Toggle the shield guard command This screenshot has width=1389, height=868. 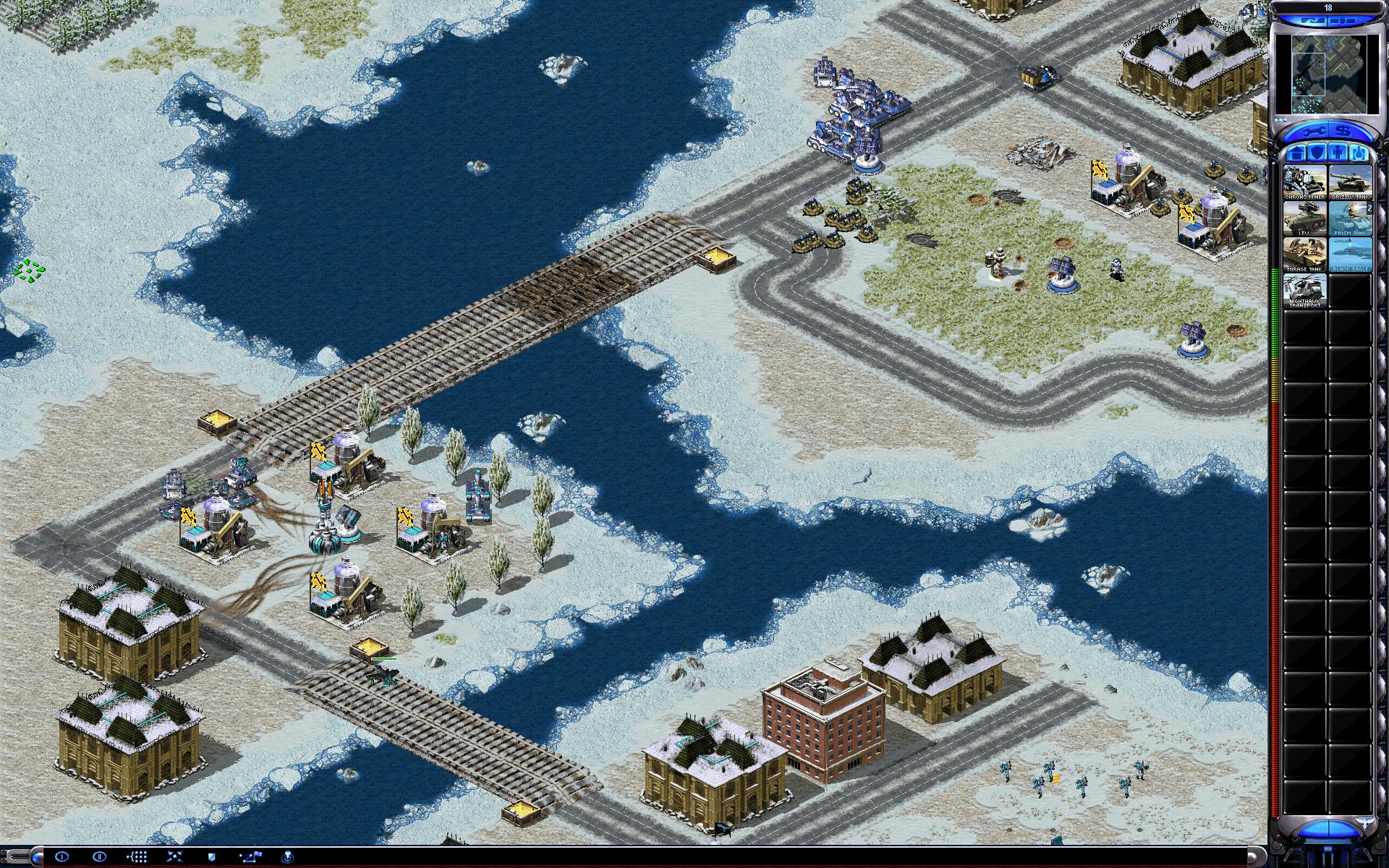[x=212, y=856]
